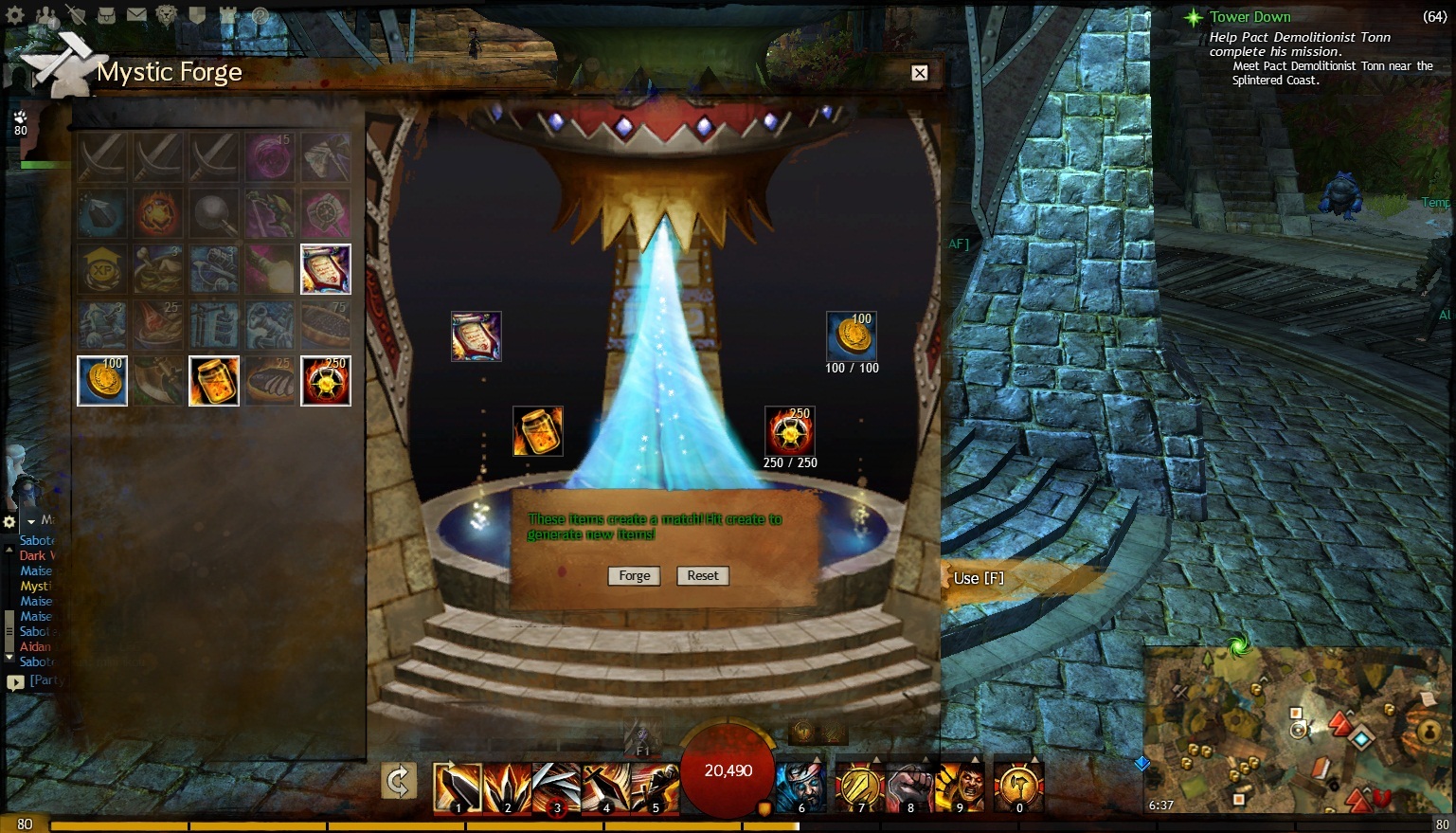The image size is (1456, 833).
Task: Open the game menu gear icon
Action: [x=16, y=15]
